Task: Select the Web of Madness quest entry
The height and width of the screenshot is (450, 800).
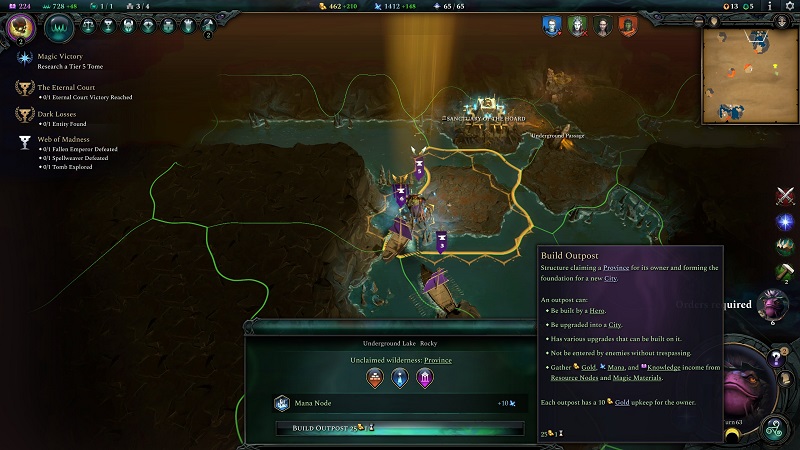Action: pos(64,138)
